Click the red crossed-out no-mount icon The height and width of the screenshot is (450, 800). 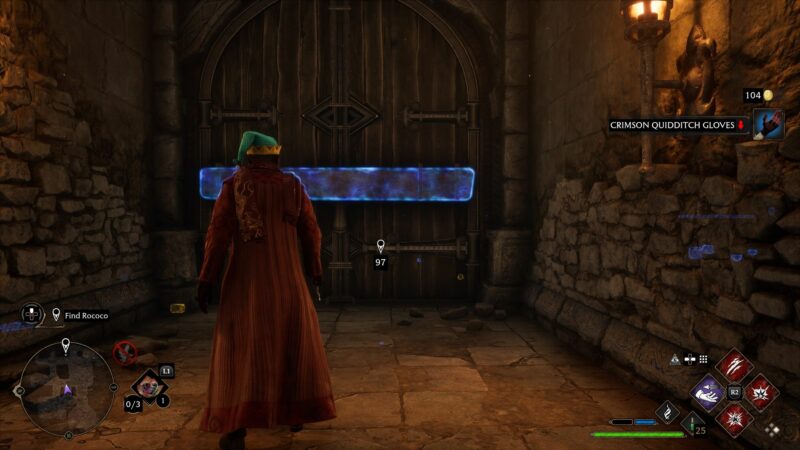coord(125,351)
